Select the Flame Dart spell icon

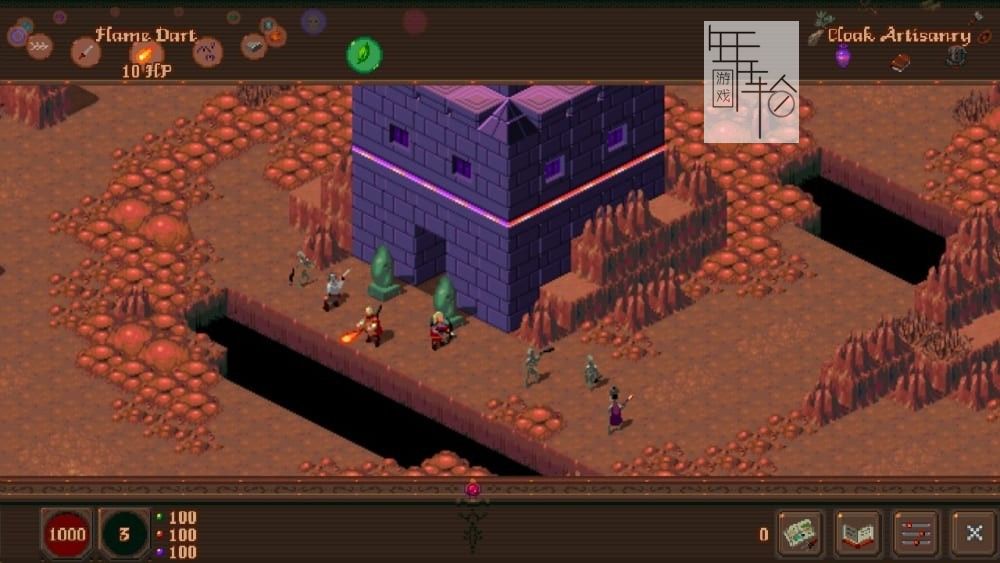tap(146, 53)
